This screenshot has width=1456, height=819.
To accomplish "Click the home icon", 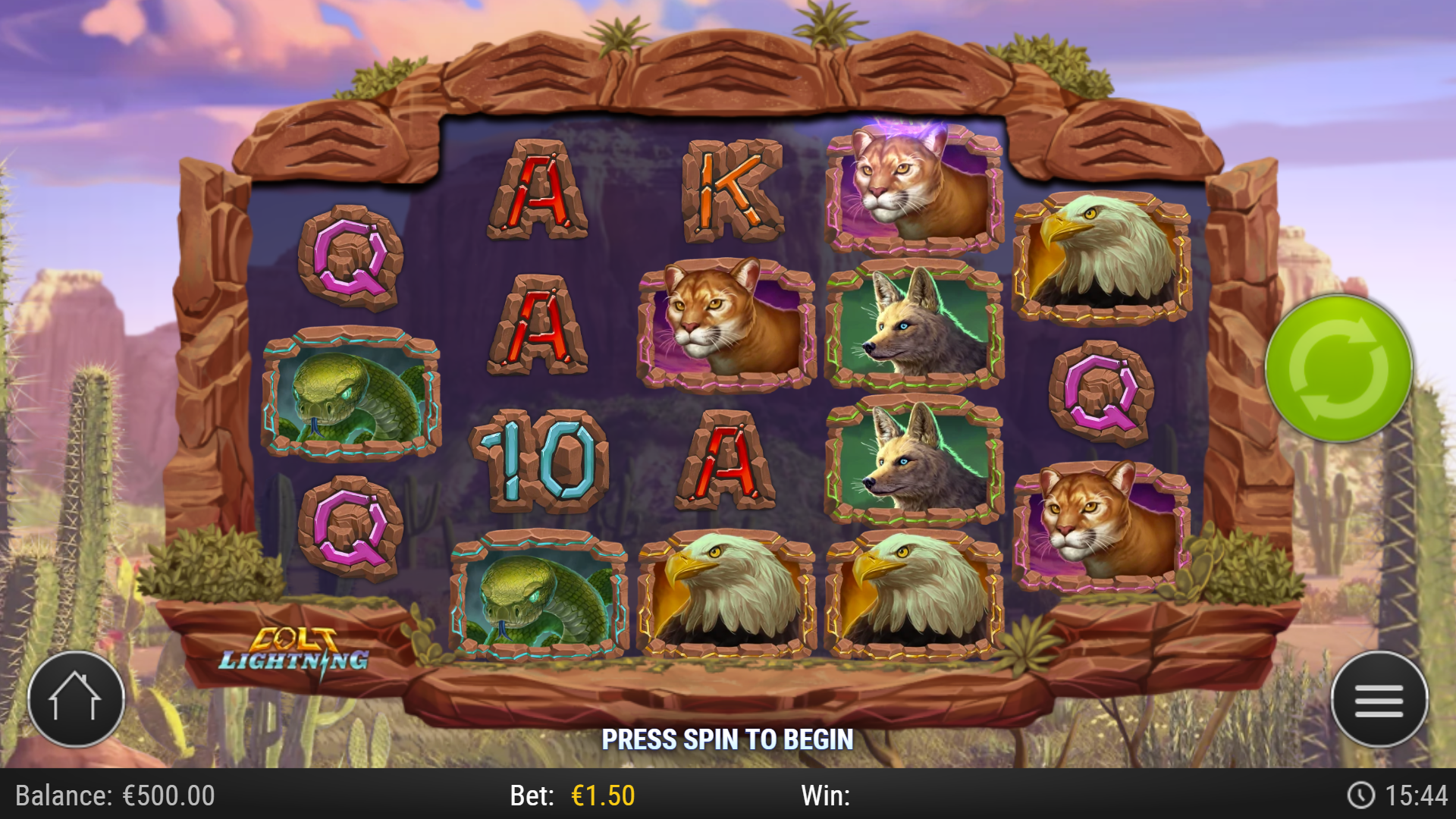I will coord(76,699).
